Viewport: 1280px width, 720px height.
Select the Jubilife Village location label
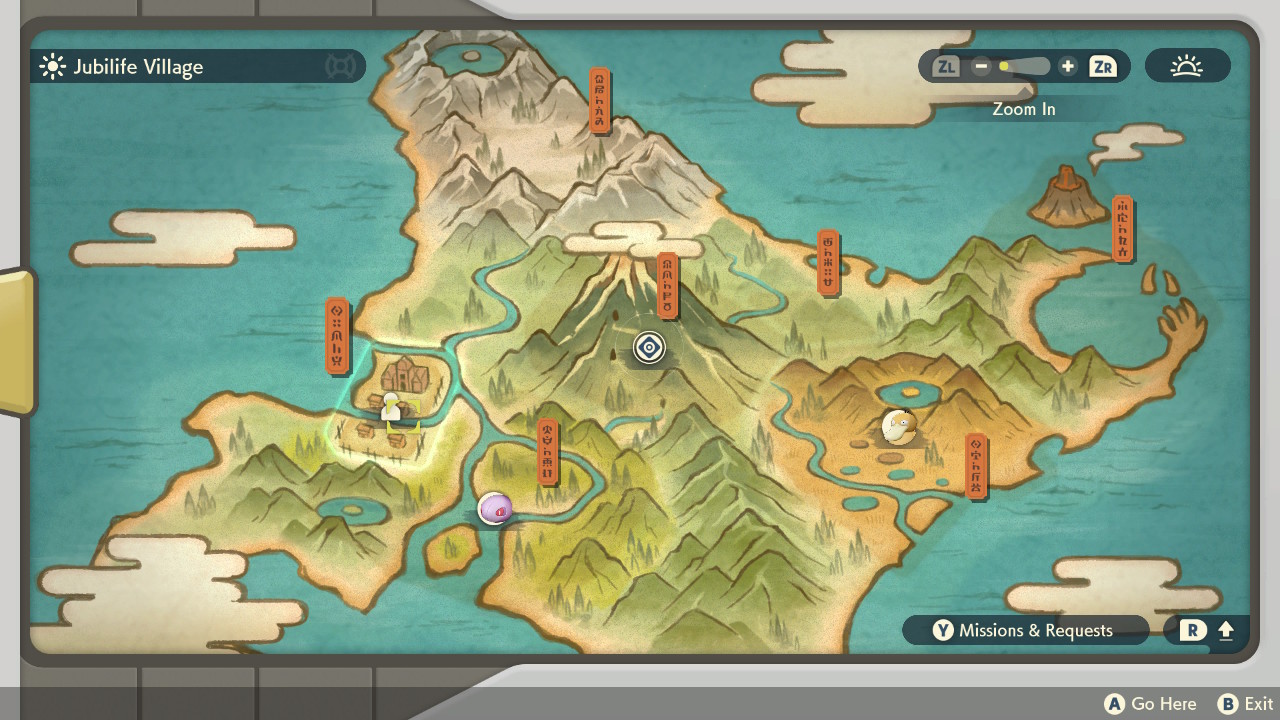[138, 67]
